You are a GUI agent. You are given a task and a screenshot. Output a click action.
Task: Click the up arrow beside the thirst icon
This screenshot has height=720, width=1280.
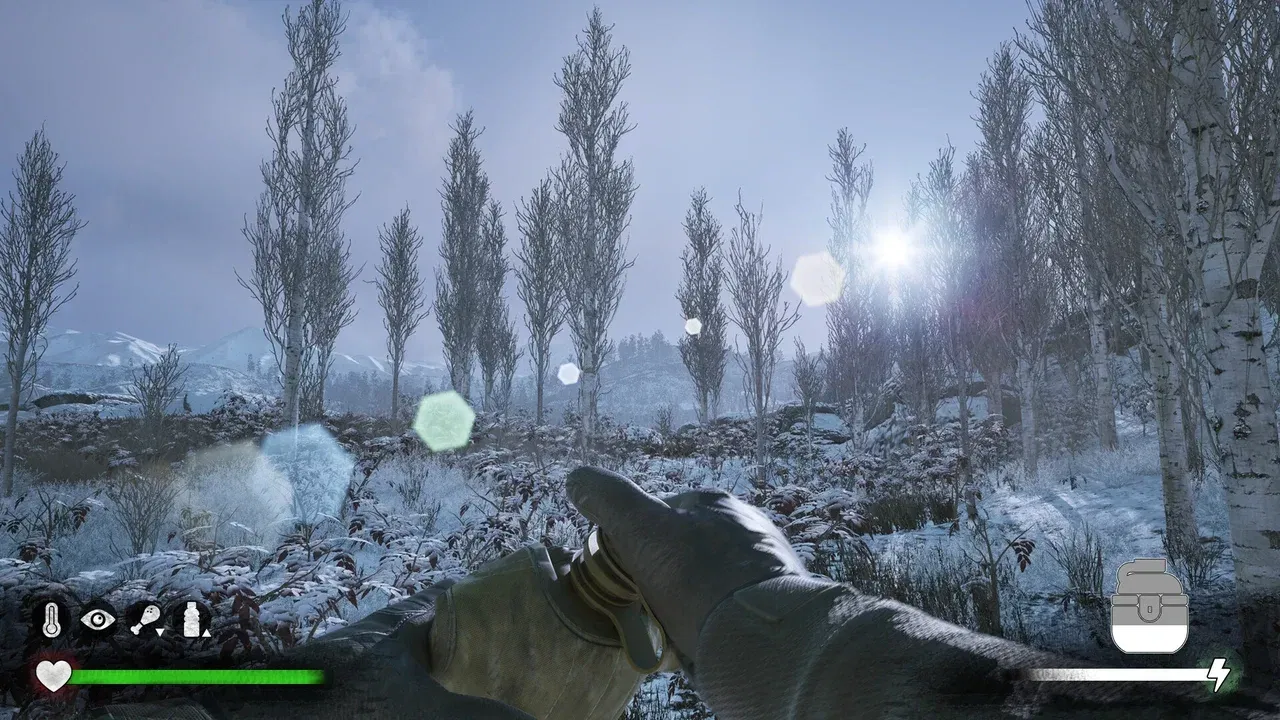(x=207, y=633)
